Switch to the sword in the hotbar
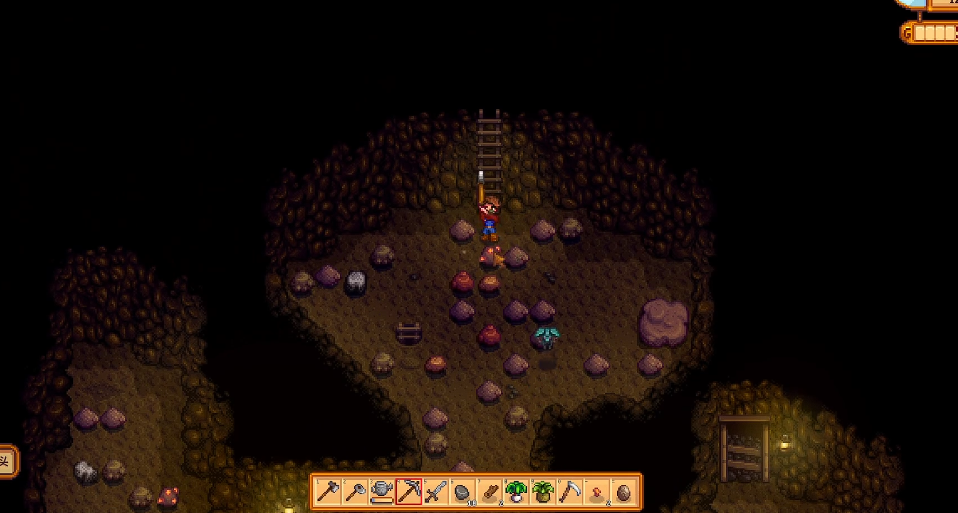This screenshot has height=513, width=958. click(435, 491)
